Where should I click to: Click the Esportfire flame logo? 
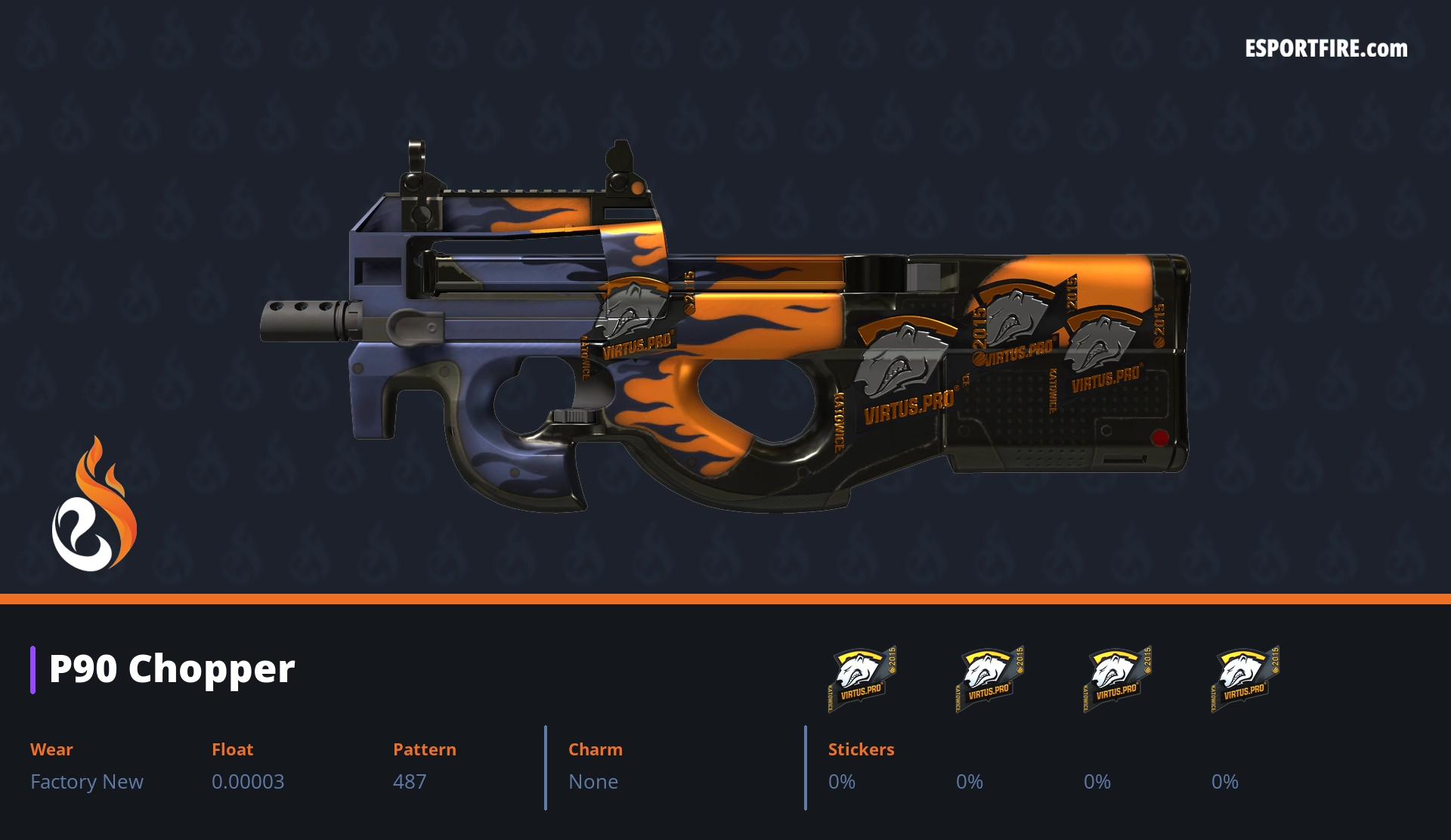tap(94, 505)
